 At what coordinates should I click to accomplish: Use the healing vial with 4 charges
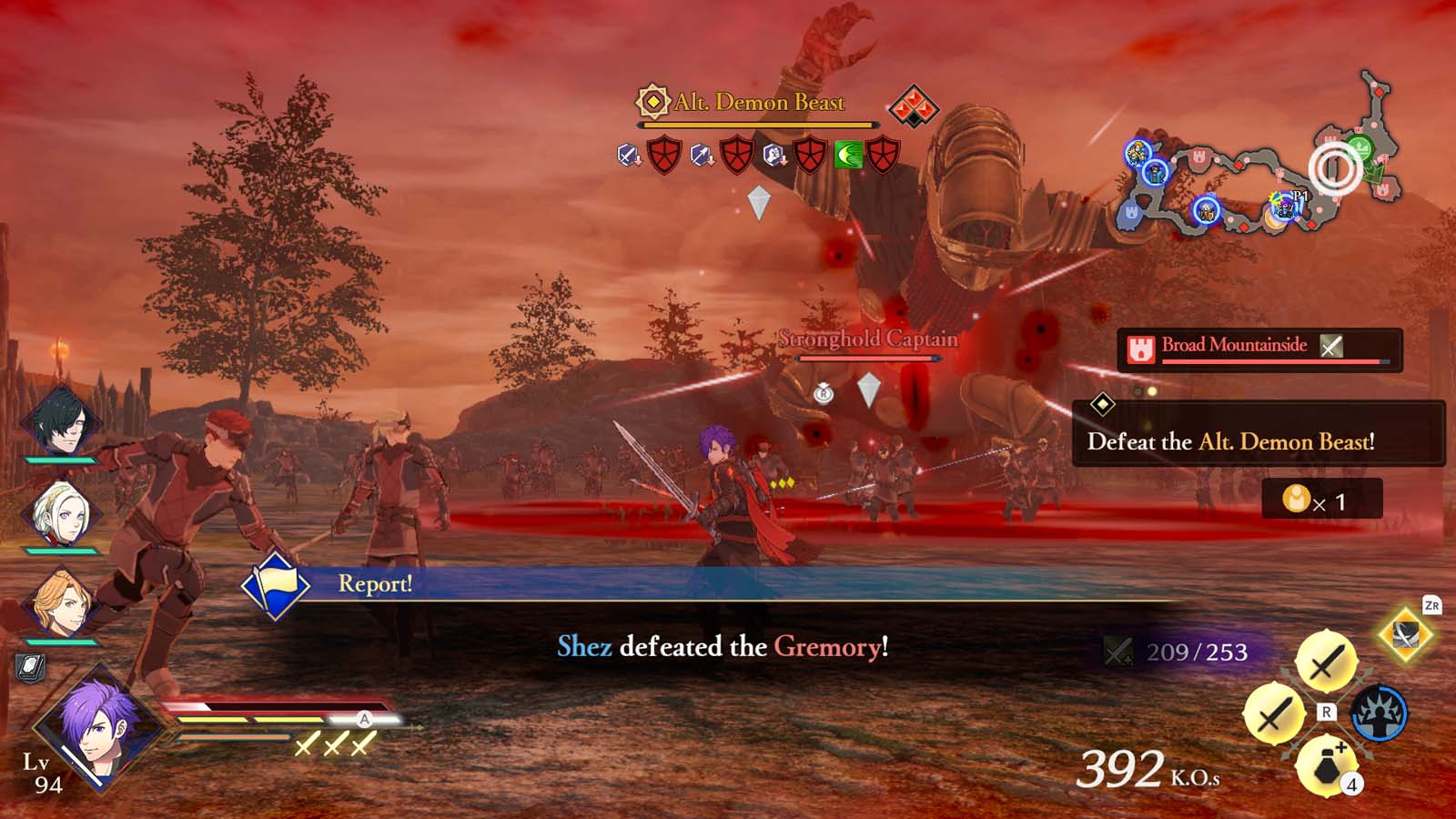pyautogui.click(x=1325, y=767)
